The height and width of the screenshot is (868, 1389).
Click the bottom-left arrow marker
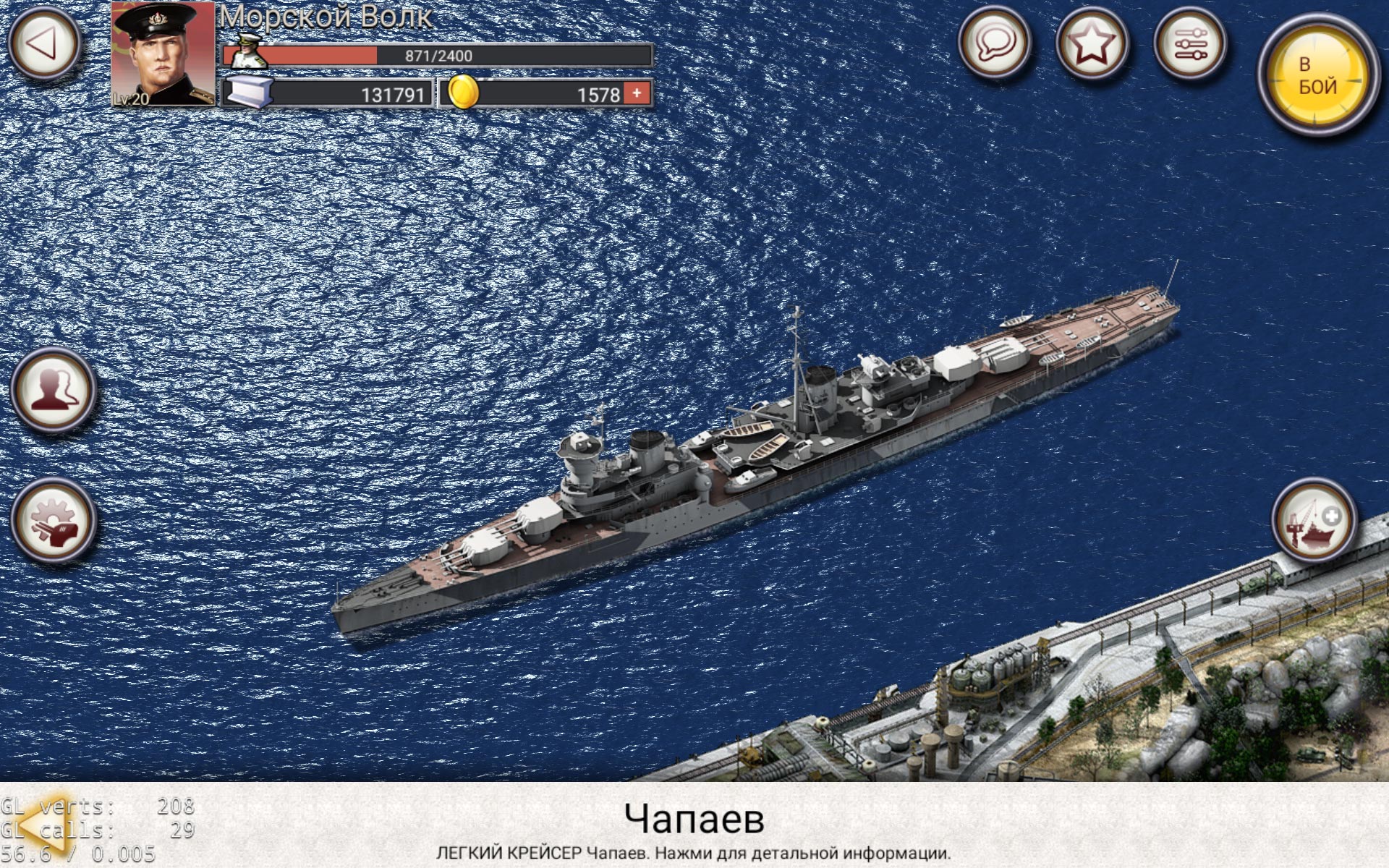45,824
